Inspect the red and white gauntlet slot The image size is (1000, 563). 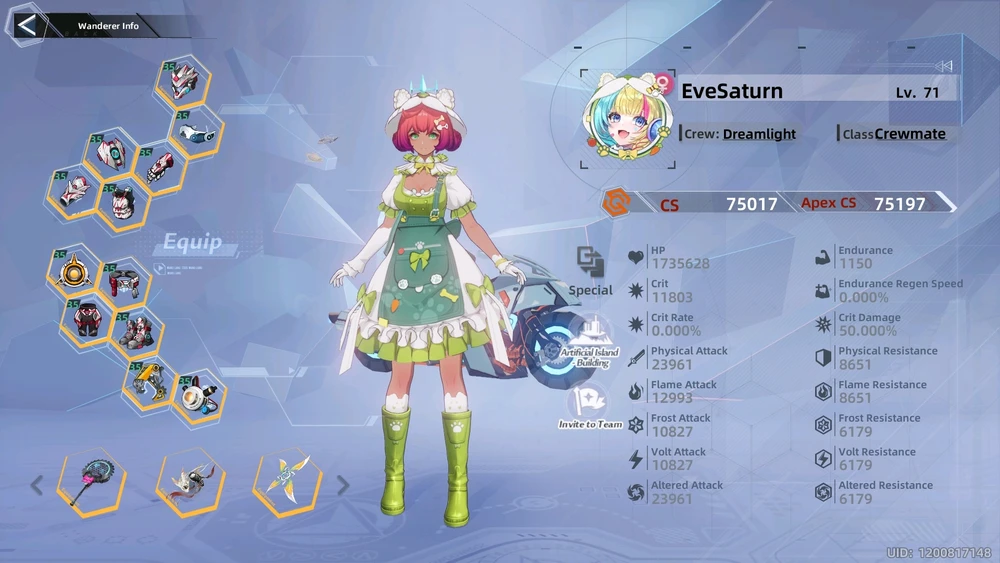tap(158, 166)
